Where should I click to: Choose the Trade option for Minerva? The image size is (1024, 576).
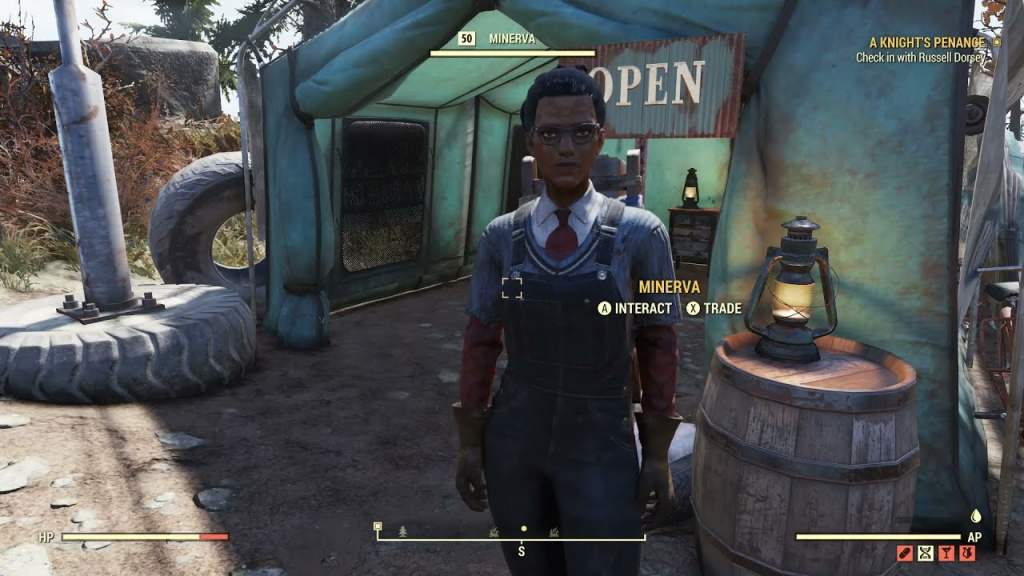[713, 308]
